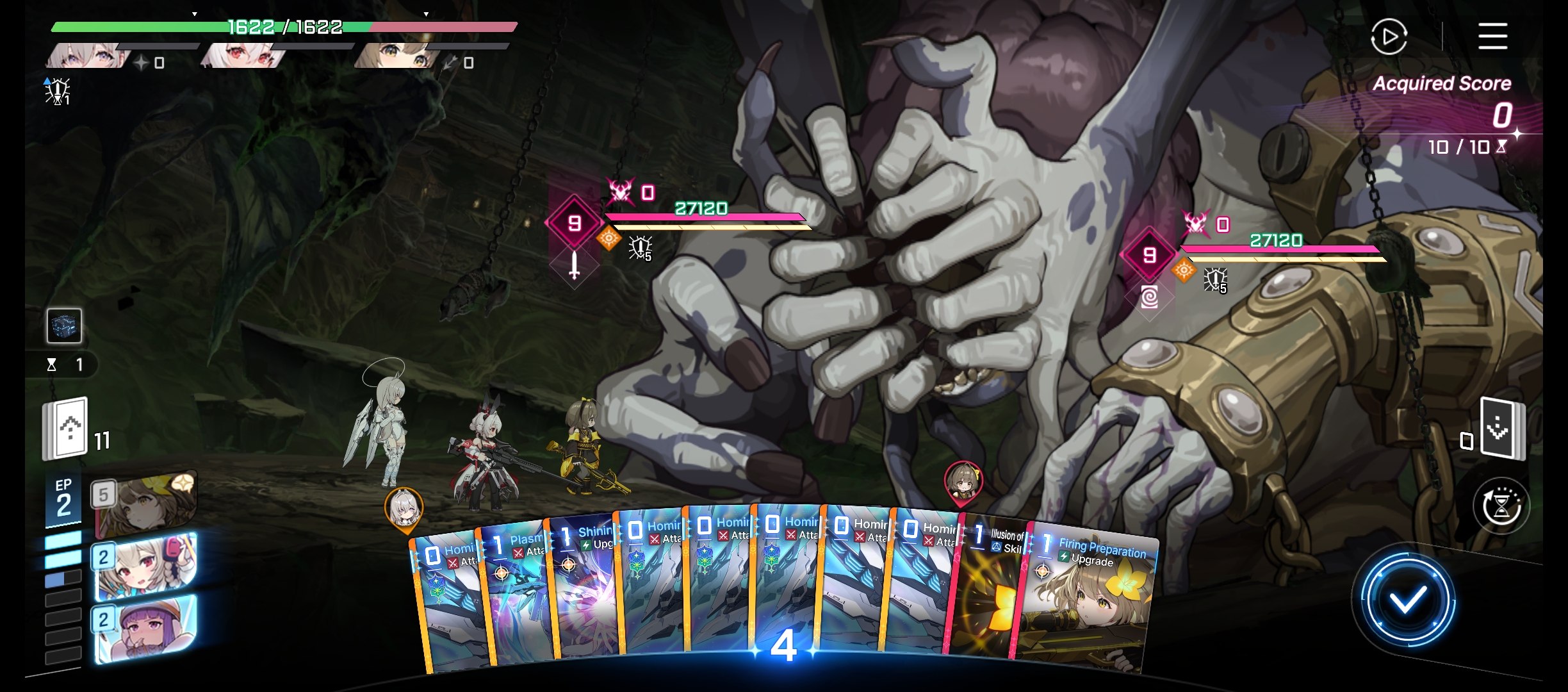Click the blue cube item icon
The width and height of the screenshot is (1568, 692).
(64, 325)
